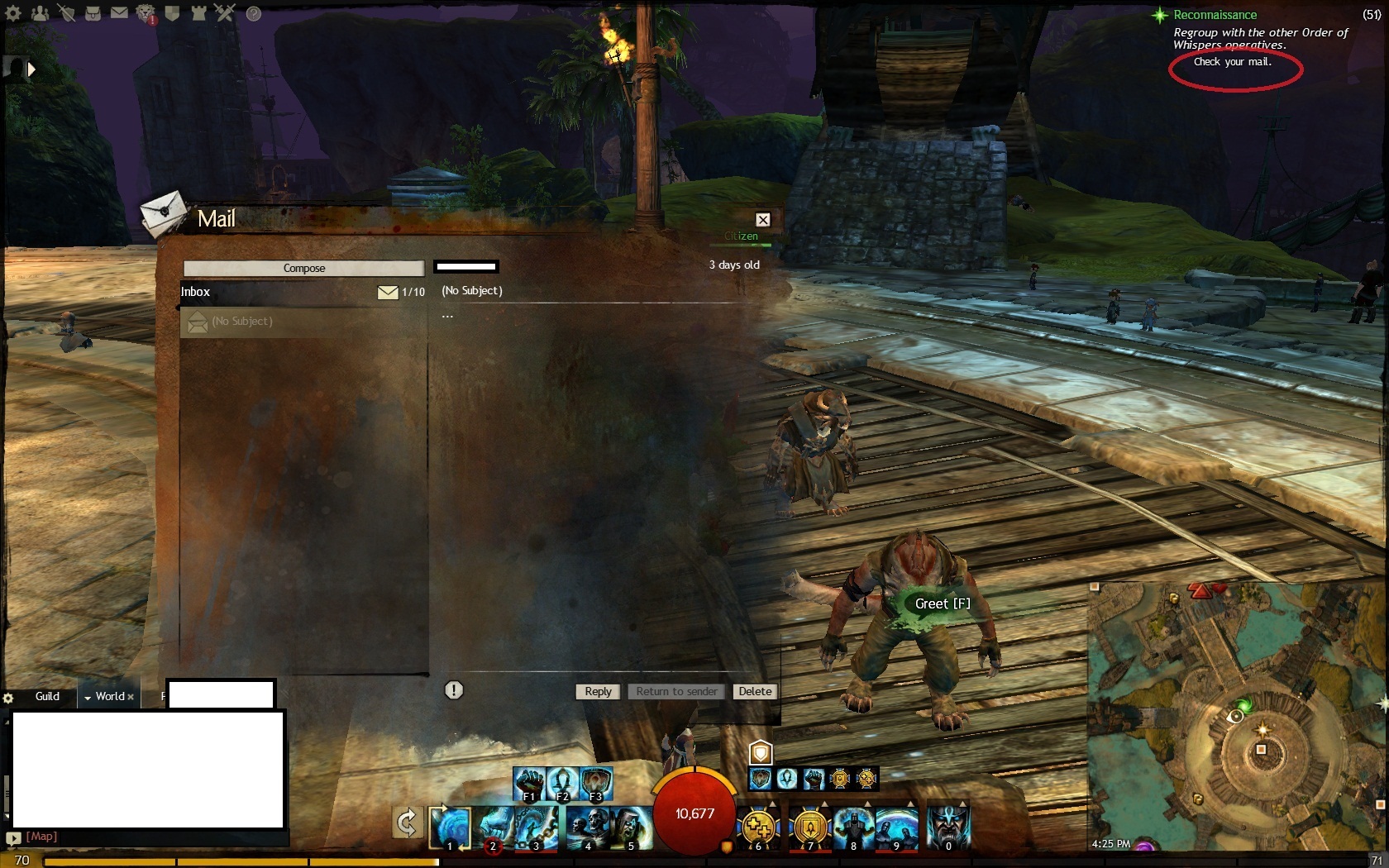Open game options gear icon
This screenshot has height=868, width=1389.
[13, 13]
